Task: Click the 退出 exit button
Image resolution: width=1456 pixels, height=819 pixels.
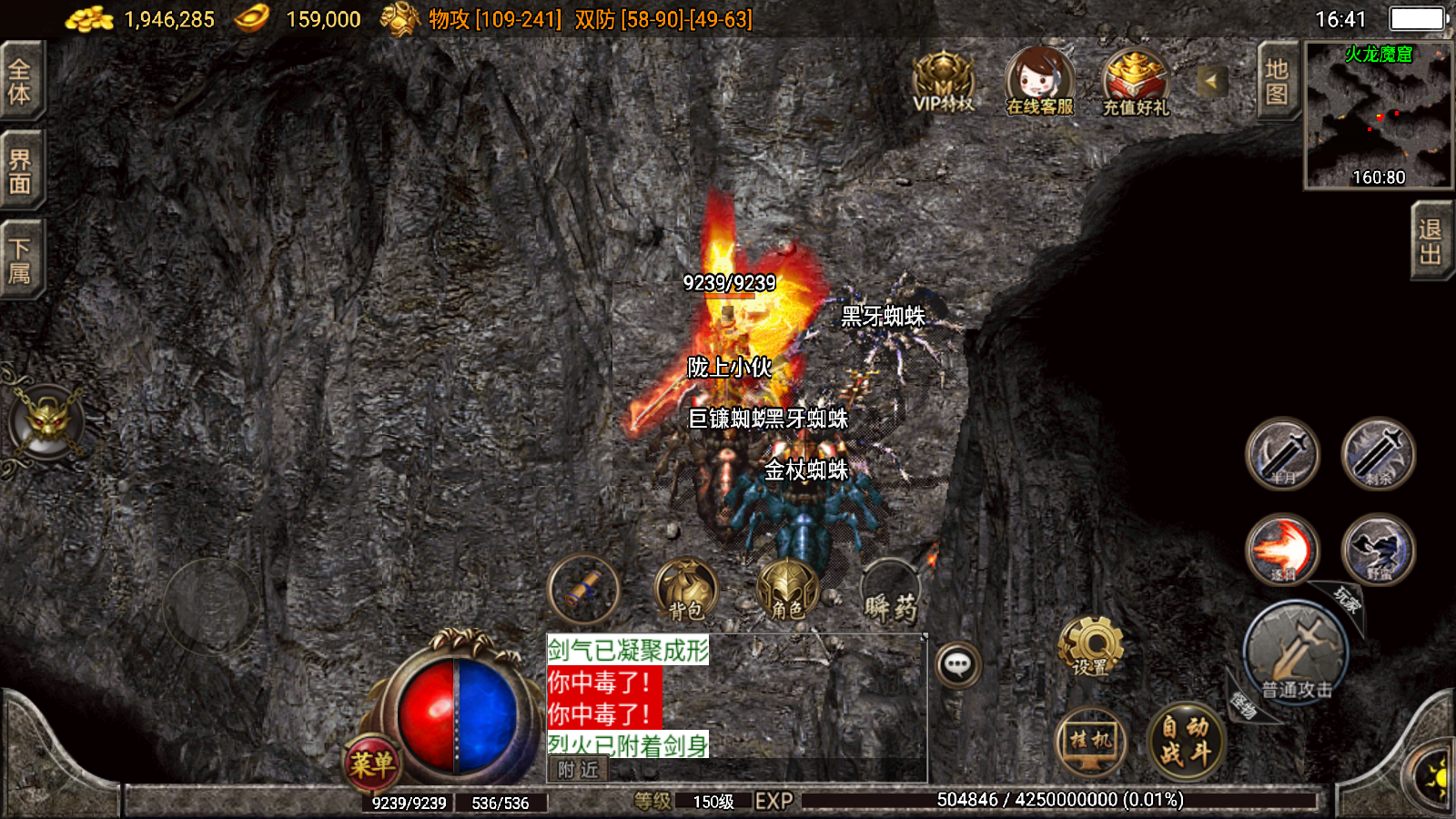Action: coord(1431,241)
